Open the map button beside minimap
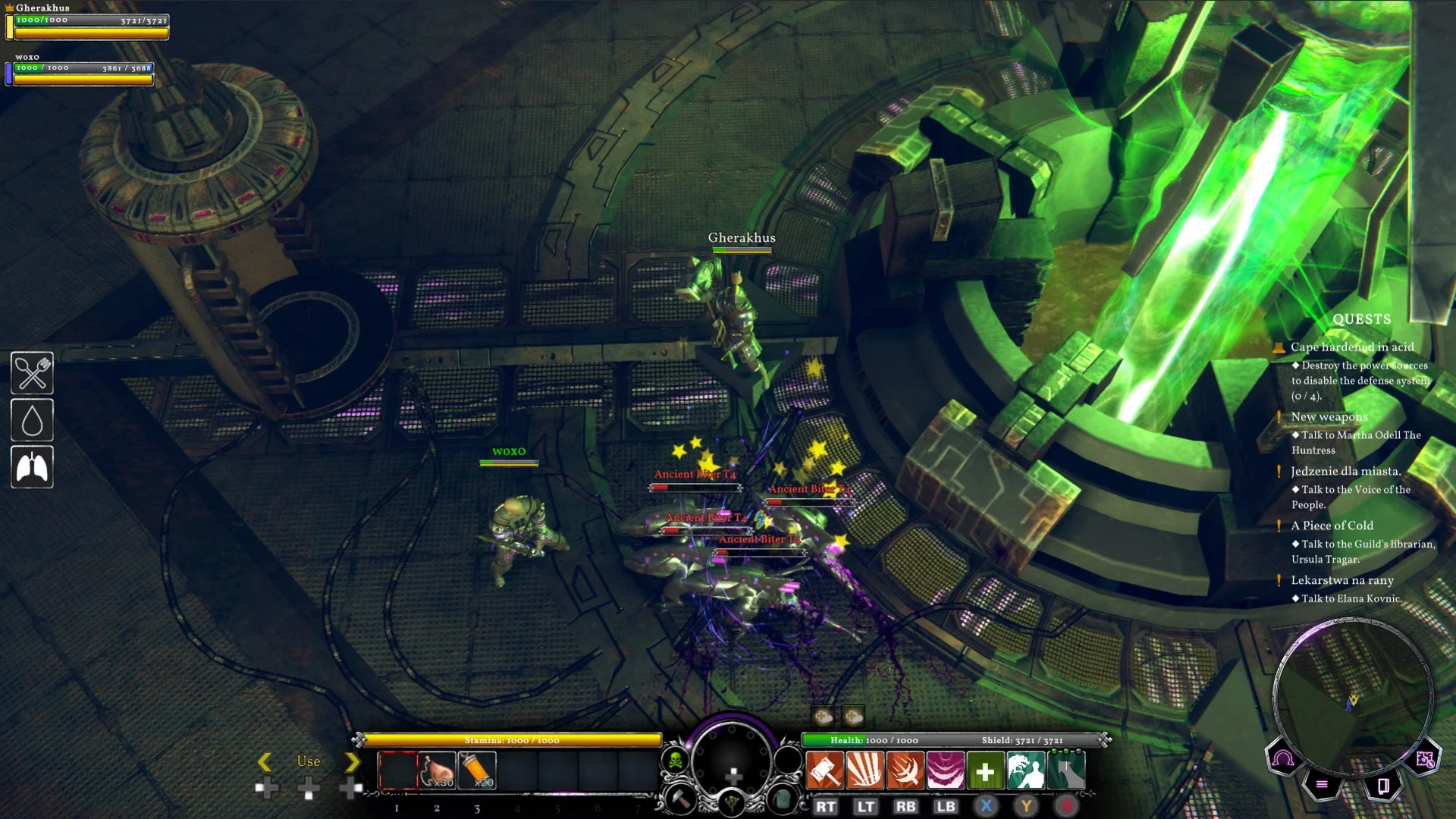 point(1424,758)
